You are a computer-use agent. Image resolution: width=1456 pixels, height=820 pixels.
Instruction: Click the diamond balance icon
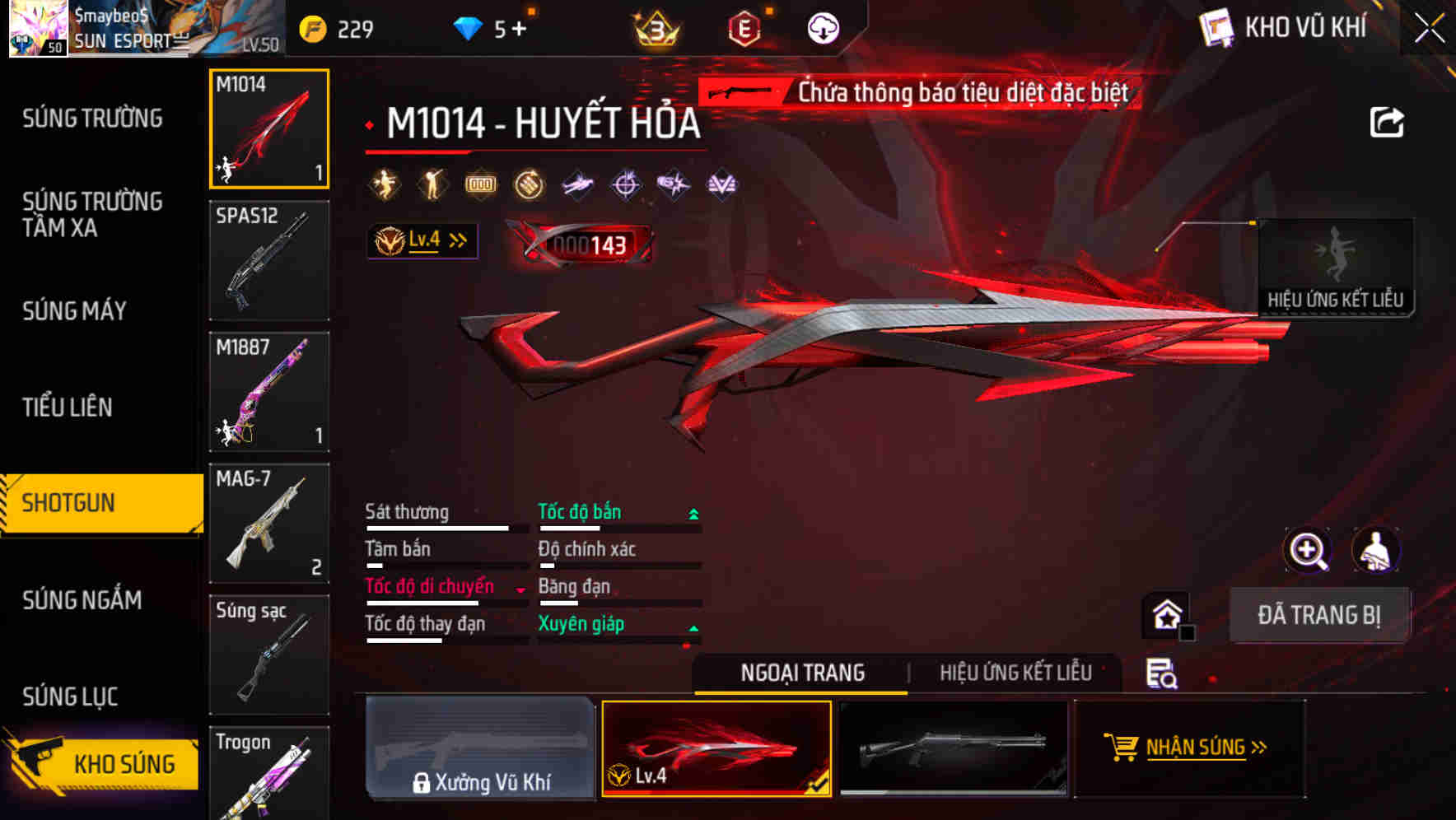coord(469,27)
